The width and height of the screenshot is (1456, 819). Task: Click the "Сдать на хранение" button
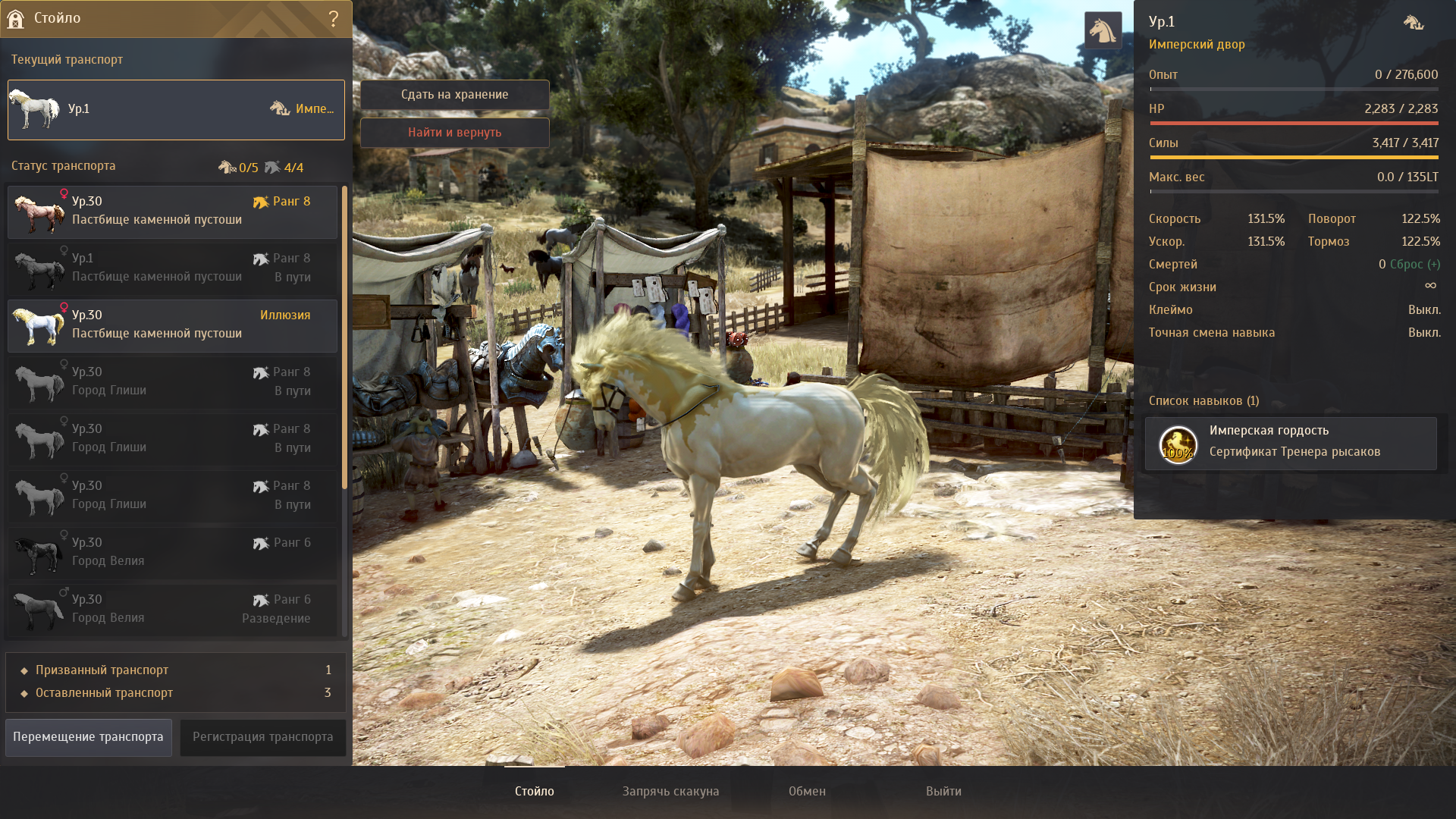(x=454, y=95)
